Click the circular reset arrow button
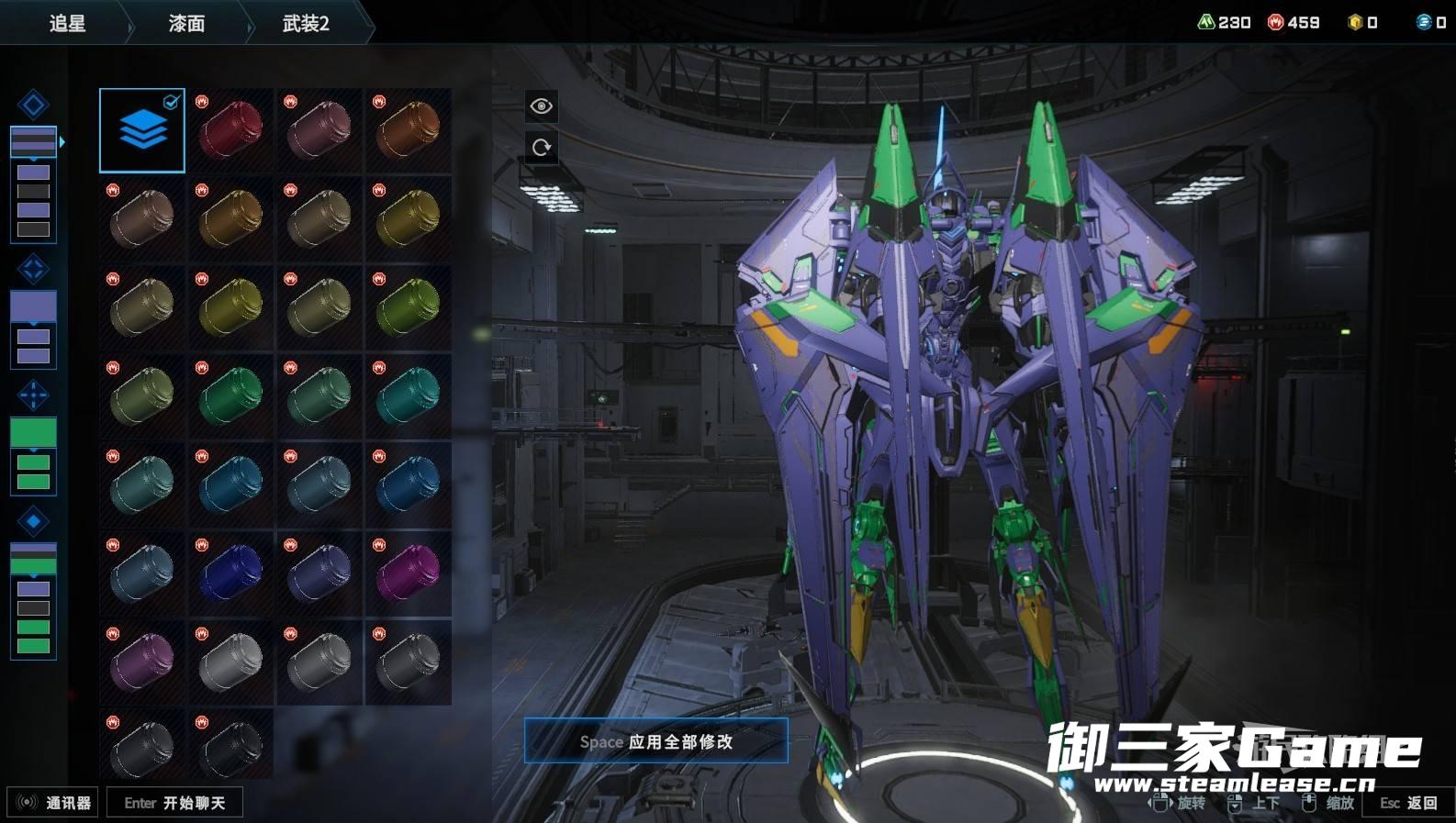This screenshot has height=823, width=1456. [x=542, y=147]
